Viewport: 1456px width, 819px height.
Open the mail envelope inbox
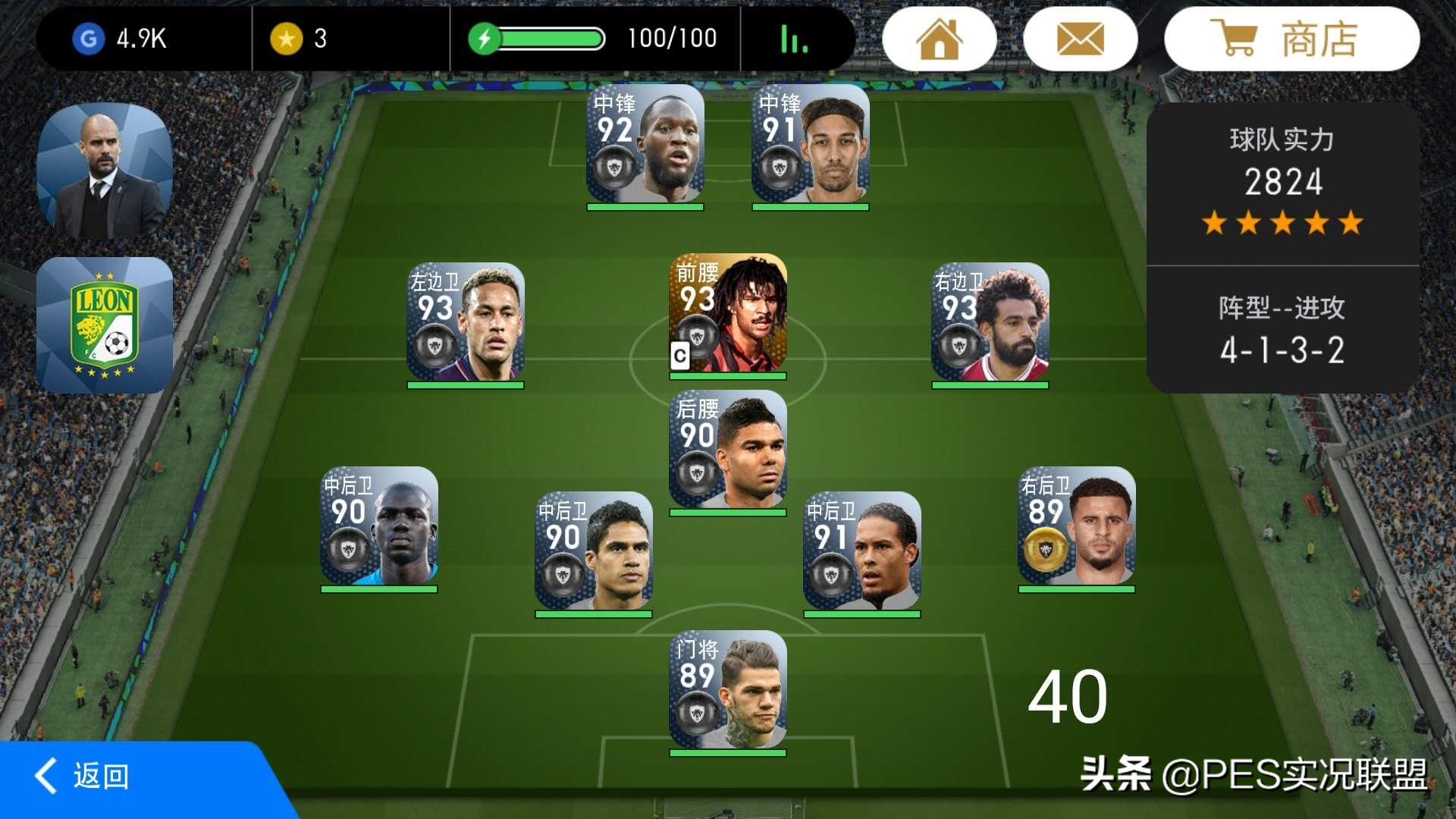pyautogui.click(x=1080, y=39)
